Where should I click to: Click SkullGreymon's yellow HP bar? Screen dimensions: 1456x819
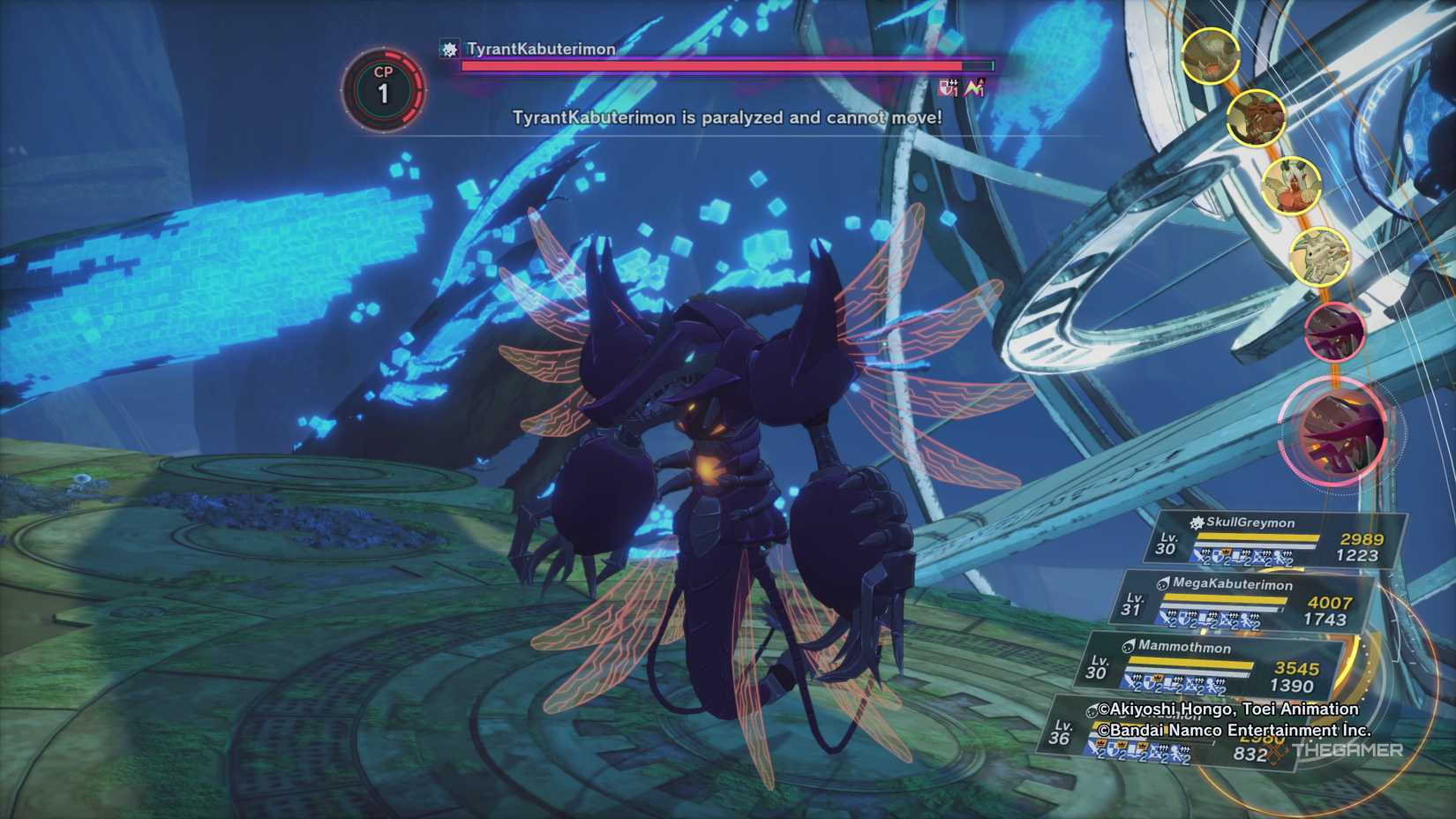pyautogui.click(x=1257, y=537)
